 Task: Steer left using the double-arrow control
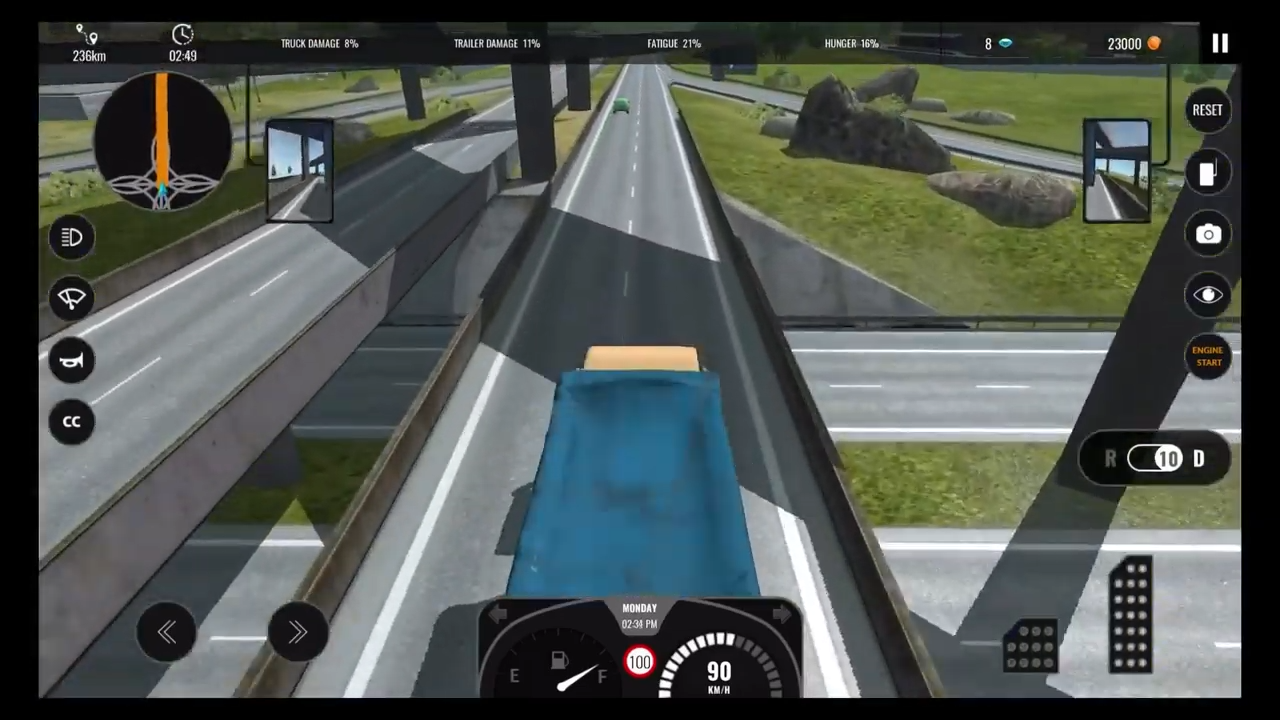pyautogui.click(x=166, y=632)
